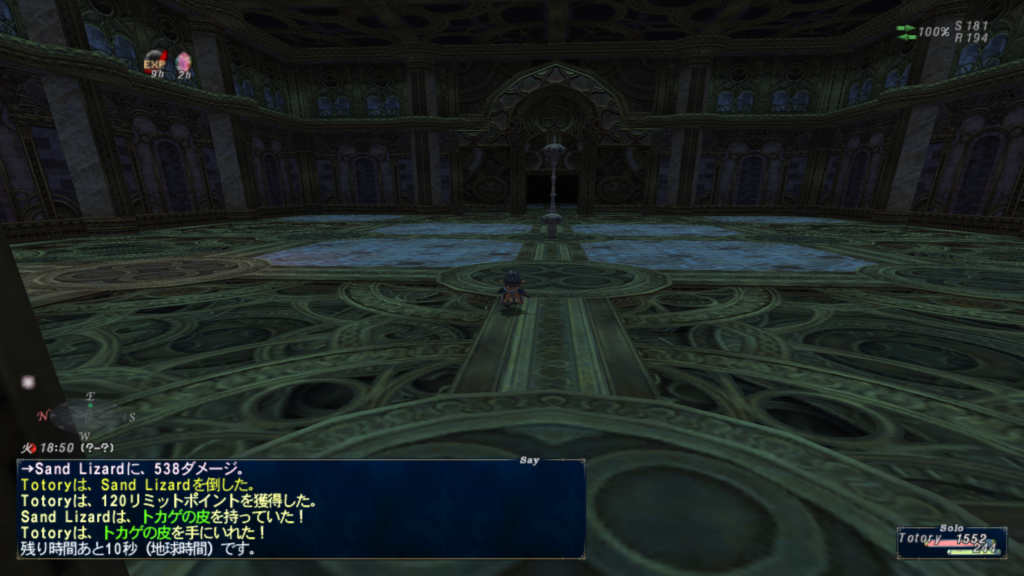1024x576 pixels.
Task: Open the chat log window
Action: click(300, 509)
